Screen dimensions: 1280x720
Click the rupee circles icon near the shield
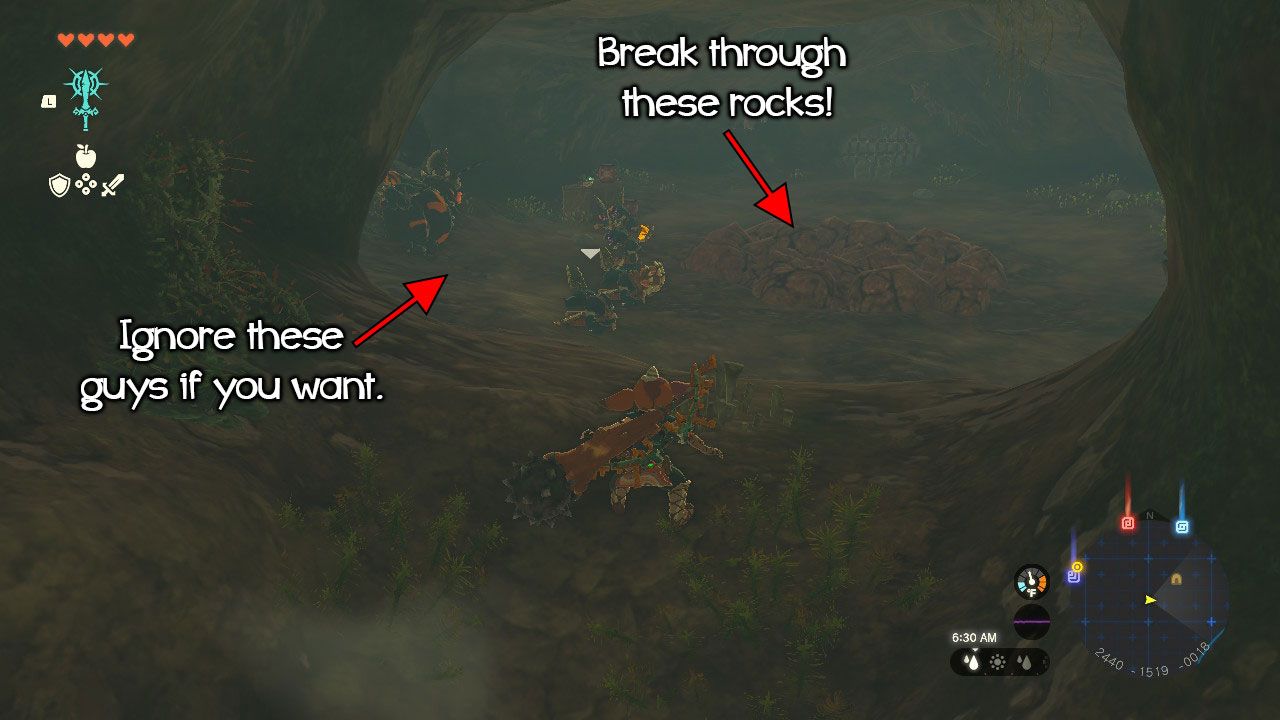click(x=86, y=184)
